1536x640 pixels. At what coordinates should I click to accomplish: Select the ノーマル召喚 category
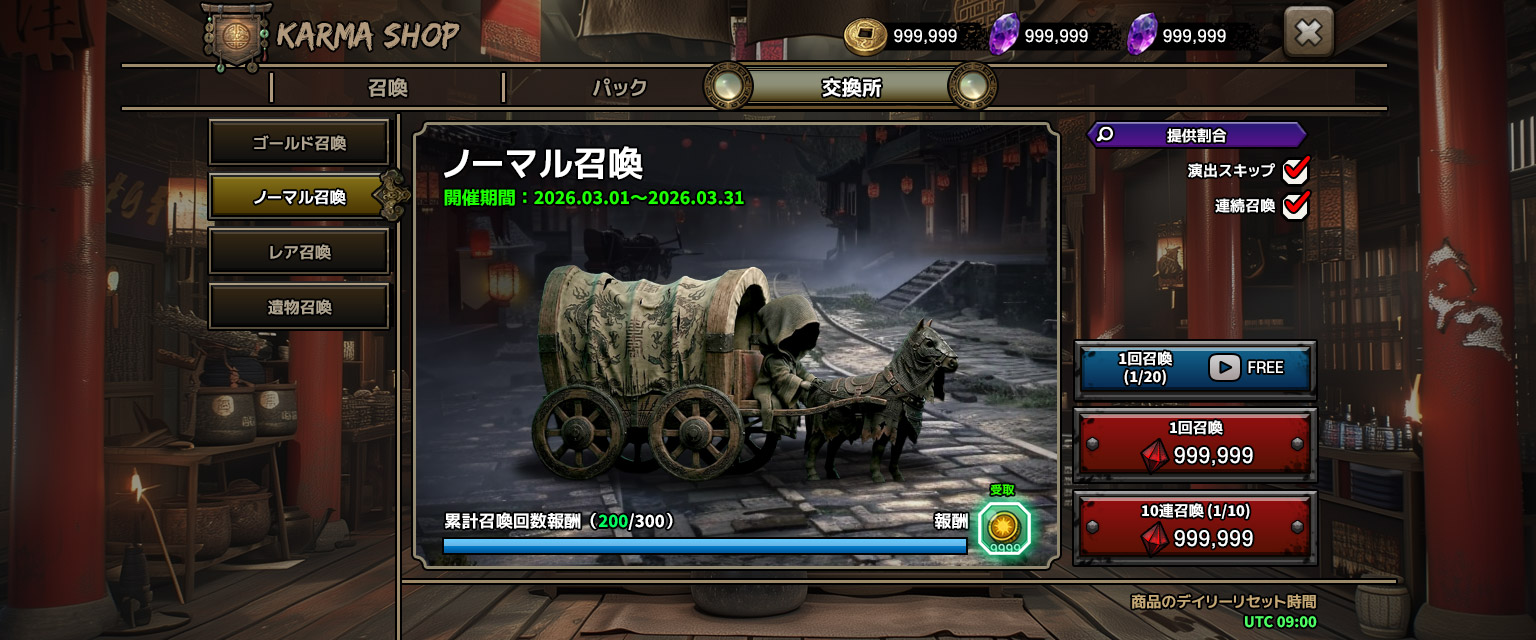(x=298, y=197)
